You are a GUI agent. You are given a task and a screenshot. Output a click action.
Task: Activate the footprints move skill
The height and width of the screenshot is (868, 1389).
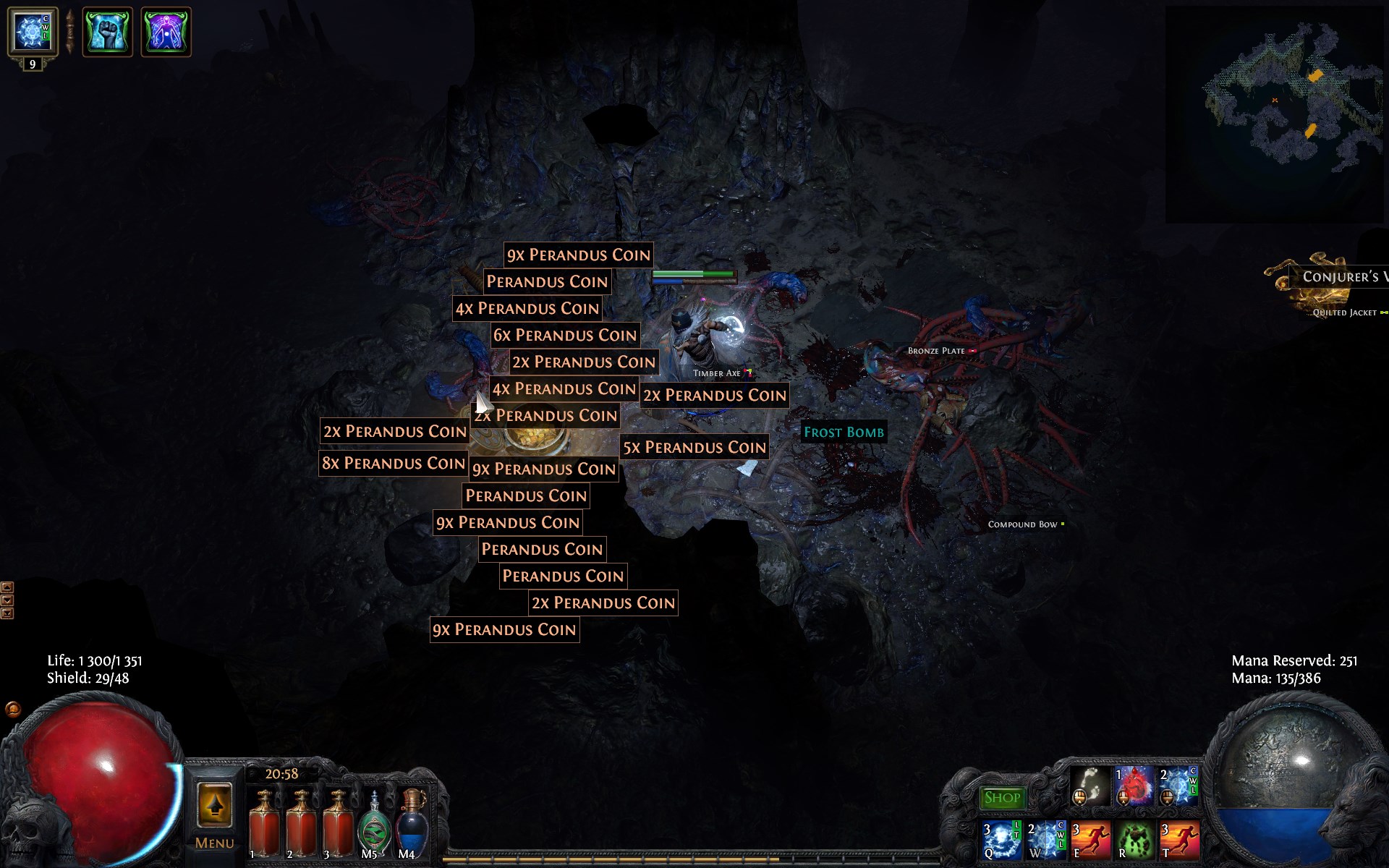(x=1090, y=786)
